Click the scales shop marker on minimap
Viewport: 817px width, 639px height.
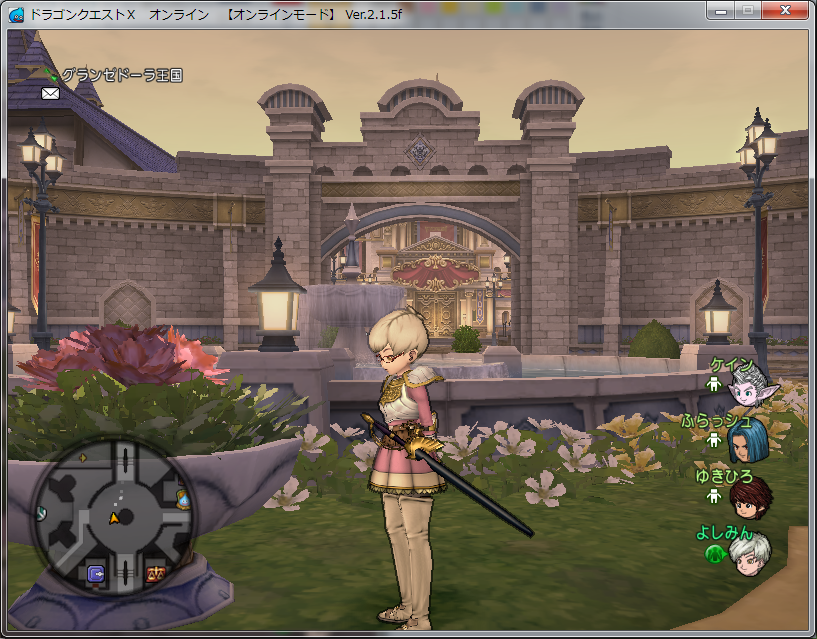click(x=155, y=573)
